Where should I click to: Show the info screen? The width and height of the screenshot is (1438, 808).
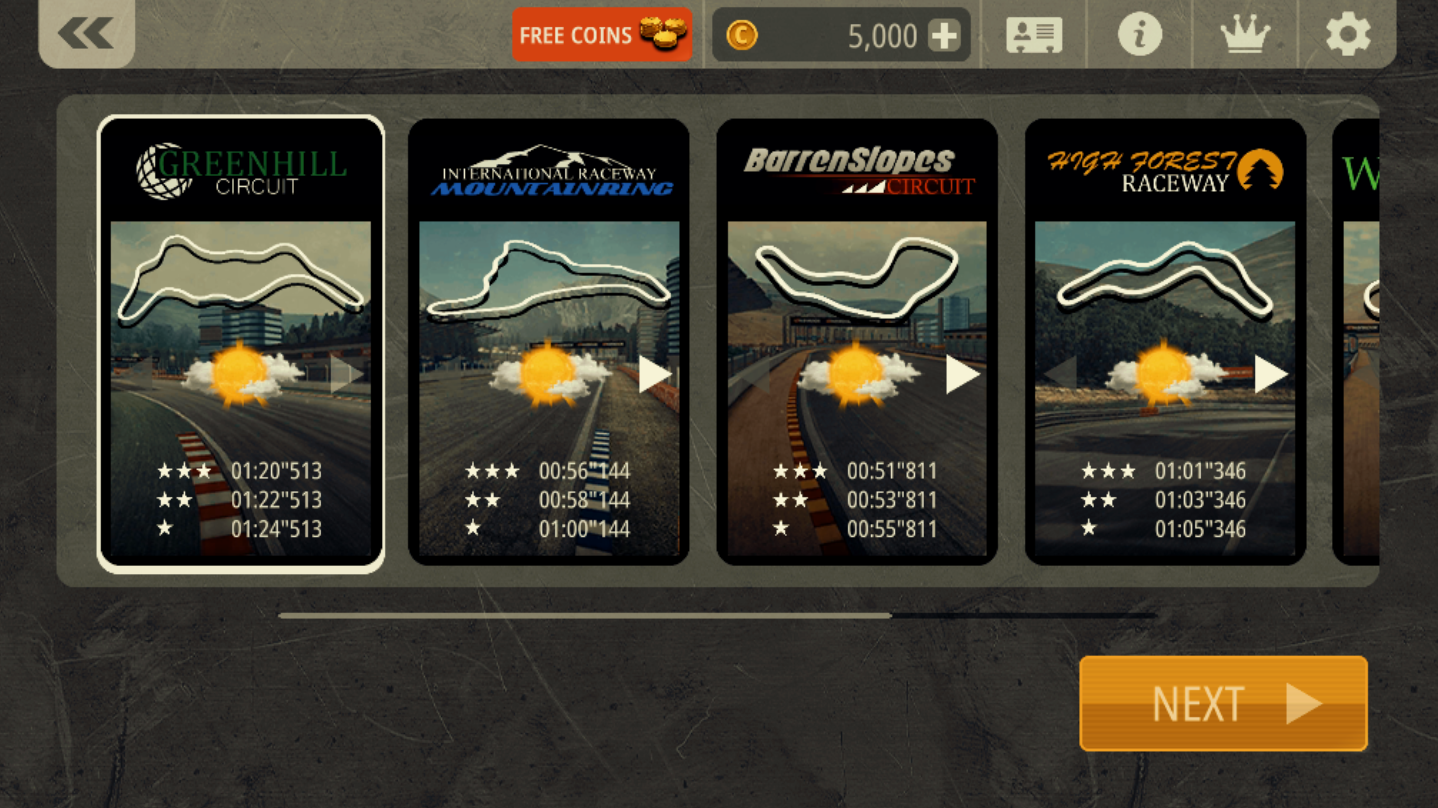(1139, 36)
